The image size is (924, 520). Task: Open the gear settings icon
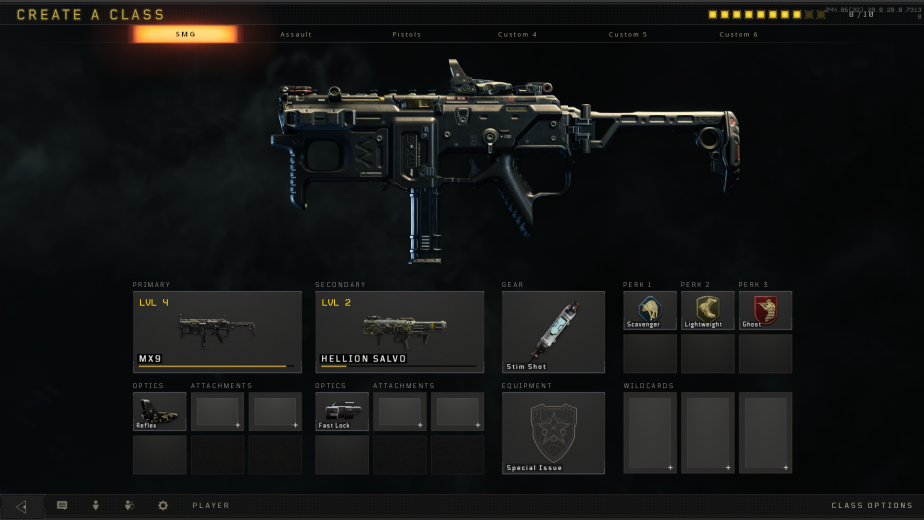[x=163, y=506]
